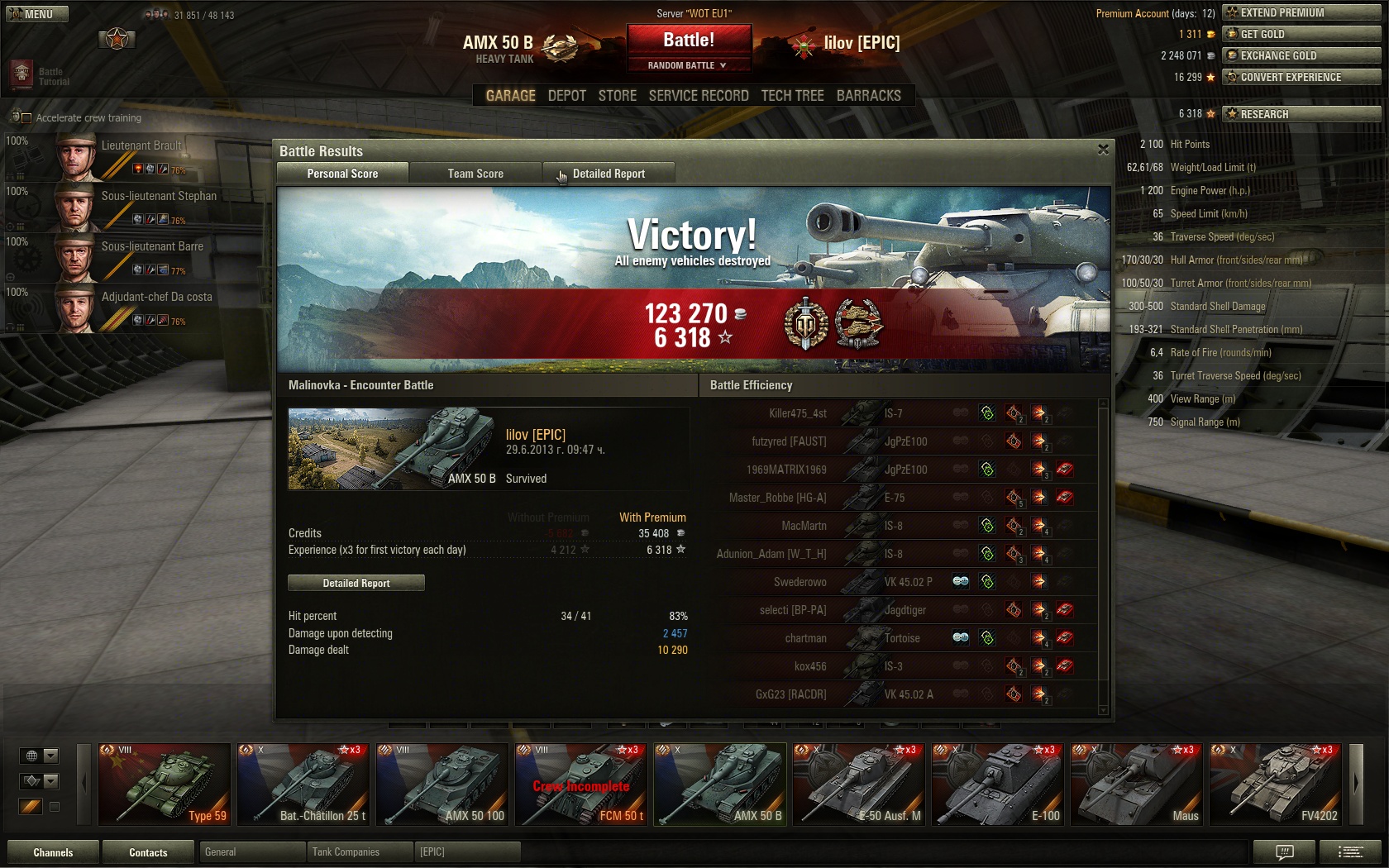Select the Type 59 tank in carousel

pyautogui.click(x=165, y=784)
